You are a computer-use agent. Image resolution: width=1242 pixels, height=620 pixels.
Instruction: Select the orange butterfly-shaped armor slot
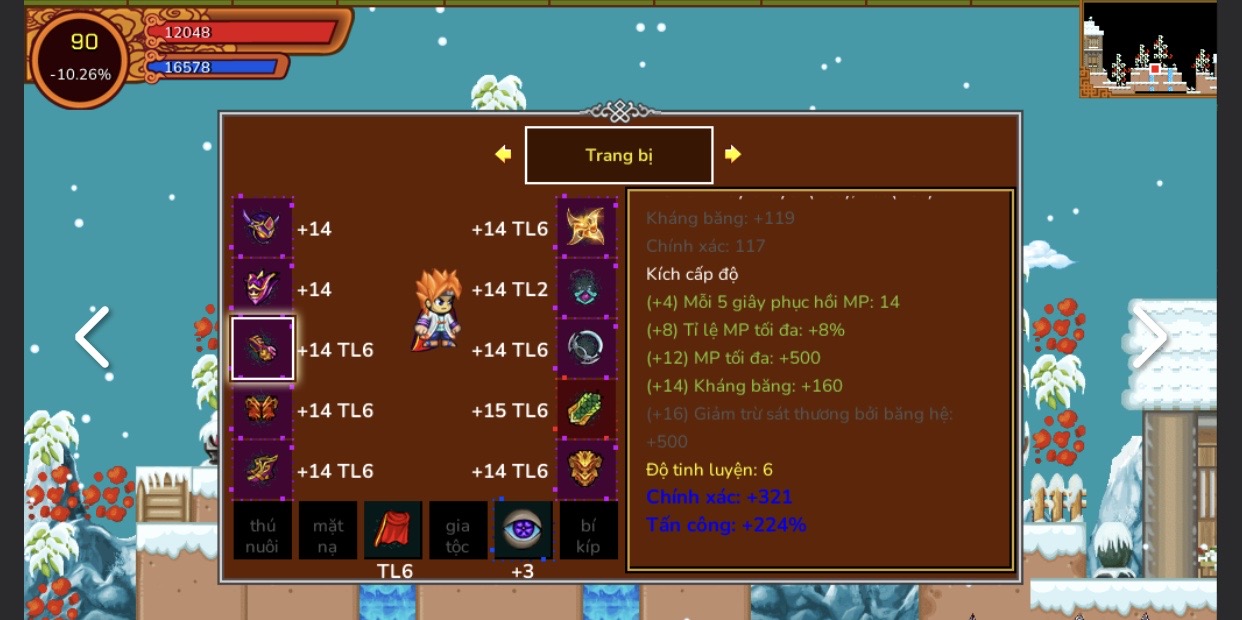(x=263, y=410)
